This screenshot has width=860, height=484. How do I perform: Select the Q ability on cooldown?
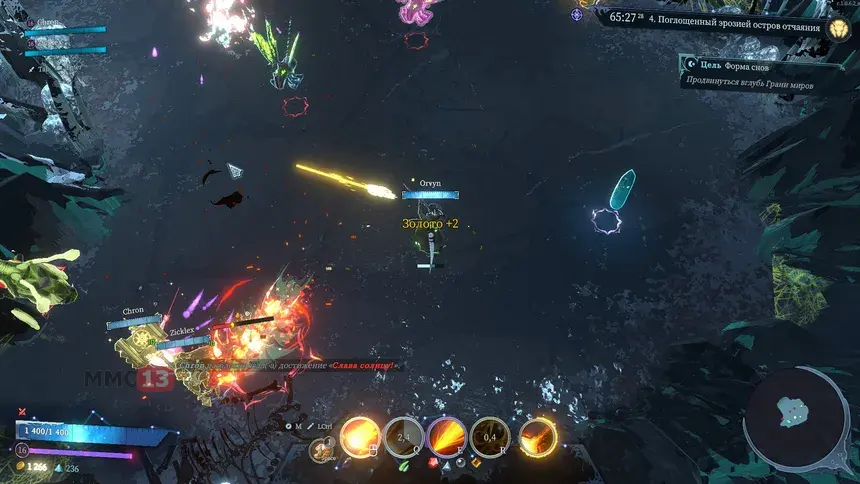pos(403,436)
